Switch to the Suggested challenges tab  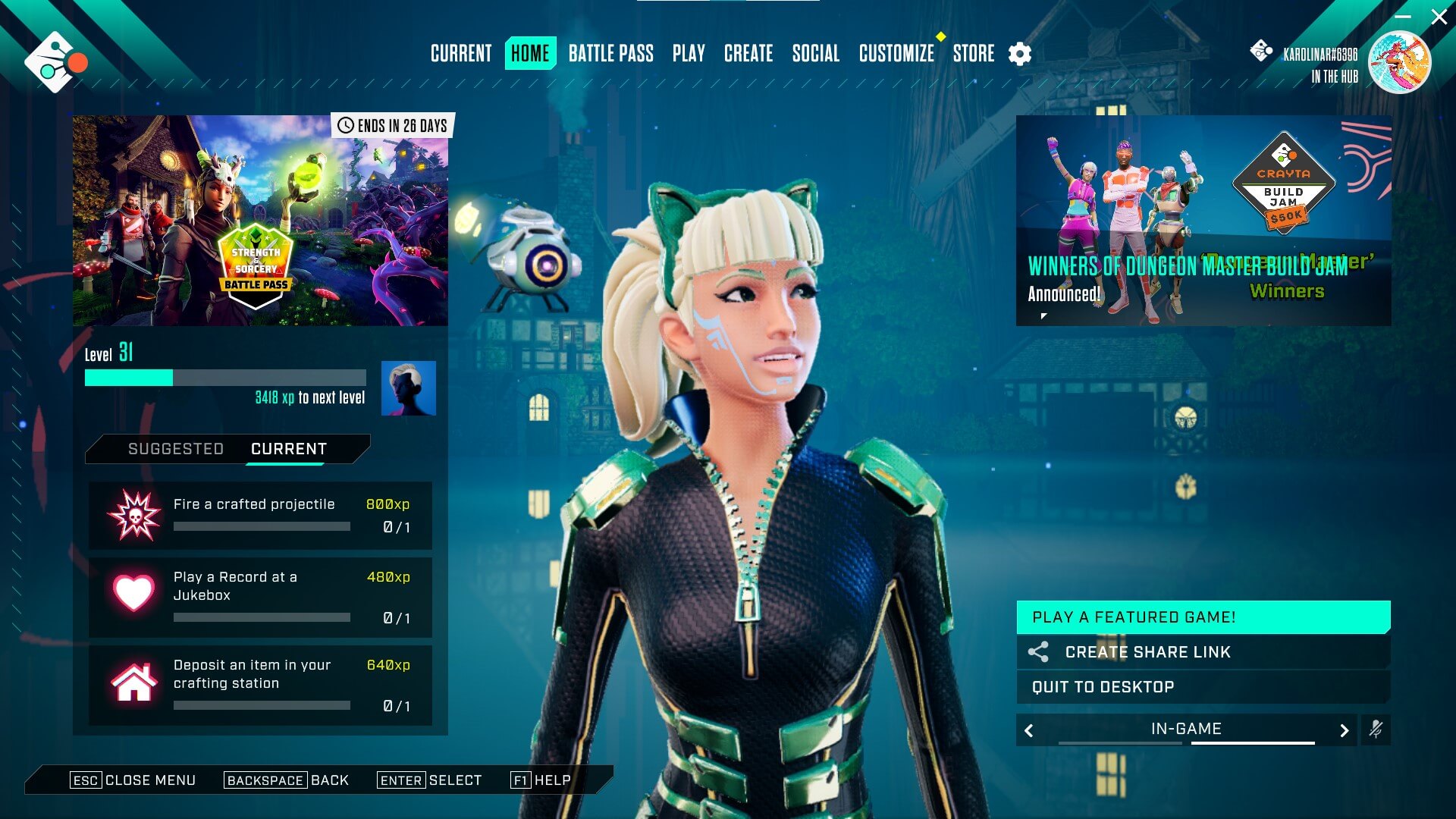click(x=176, y=449)
